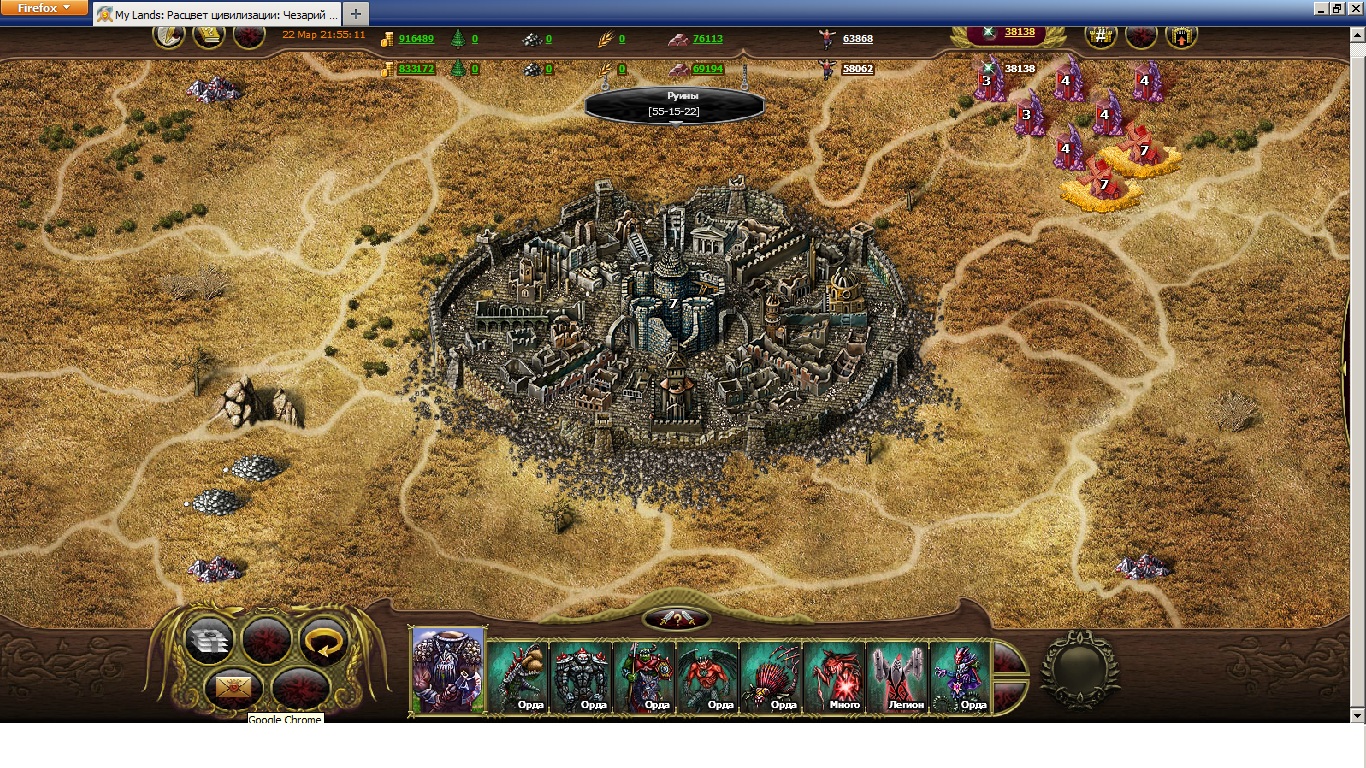Click the question mark help button
Image resolution: width=1366 pixels, height=768 pixels.
tap(677, 620)
